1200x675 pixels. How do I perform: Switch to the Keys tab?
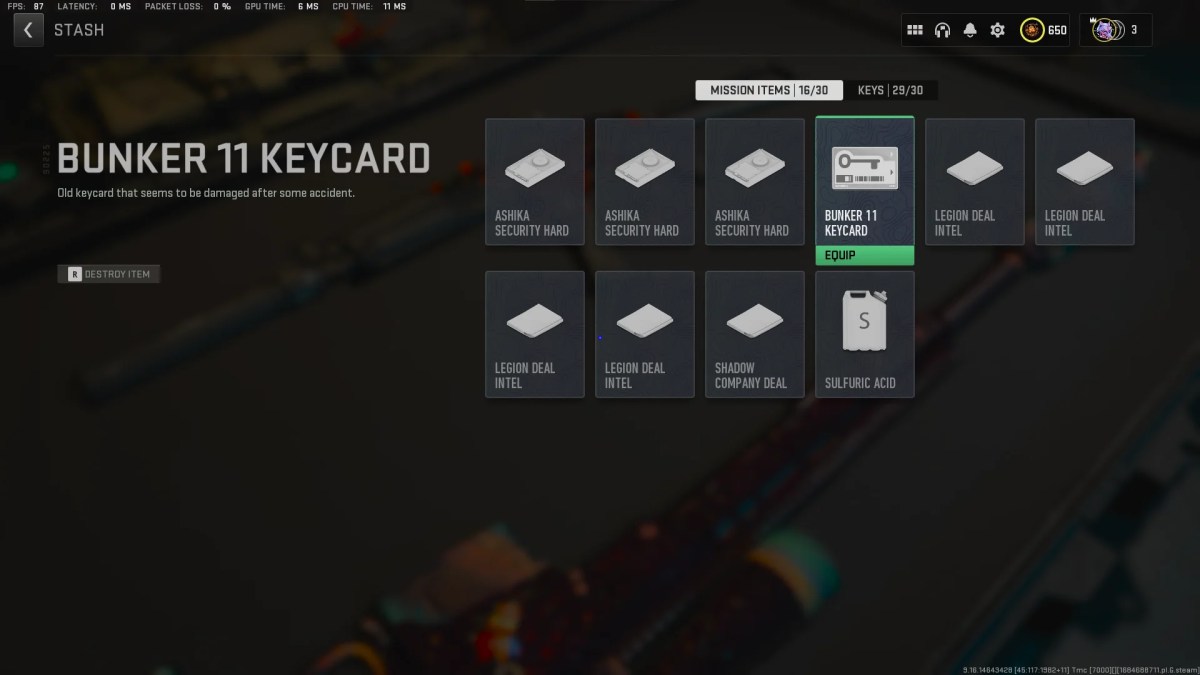click(890, 90)
